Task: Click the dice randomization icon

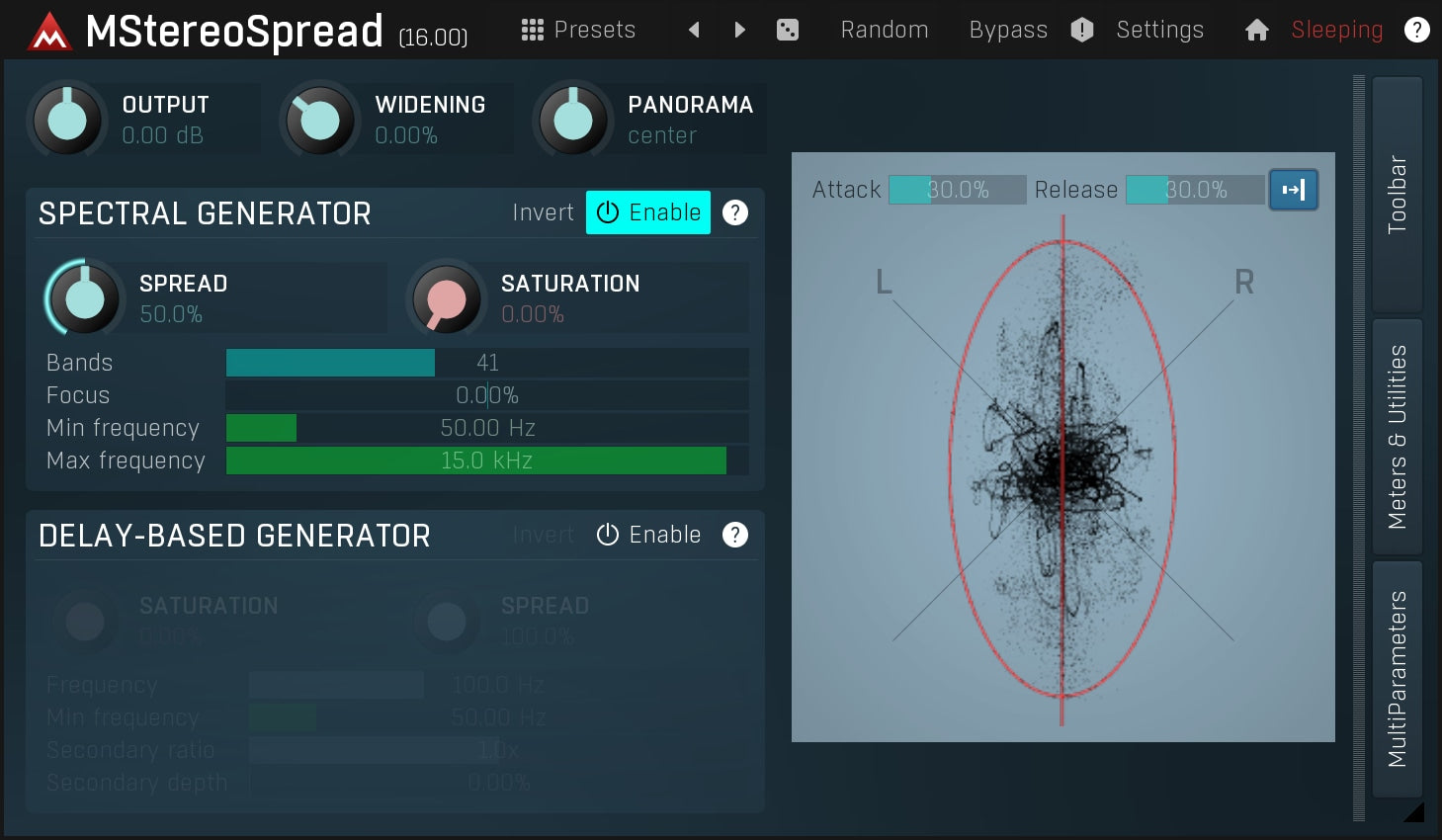Action: [x=787, y=30]
